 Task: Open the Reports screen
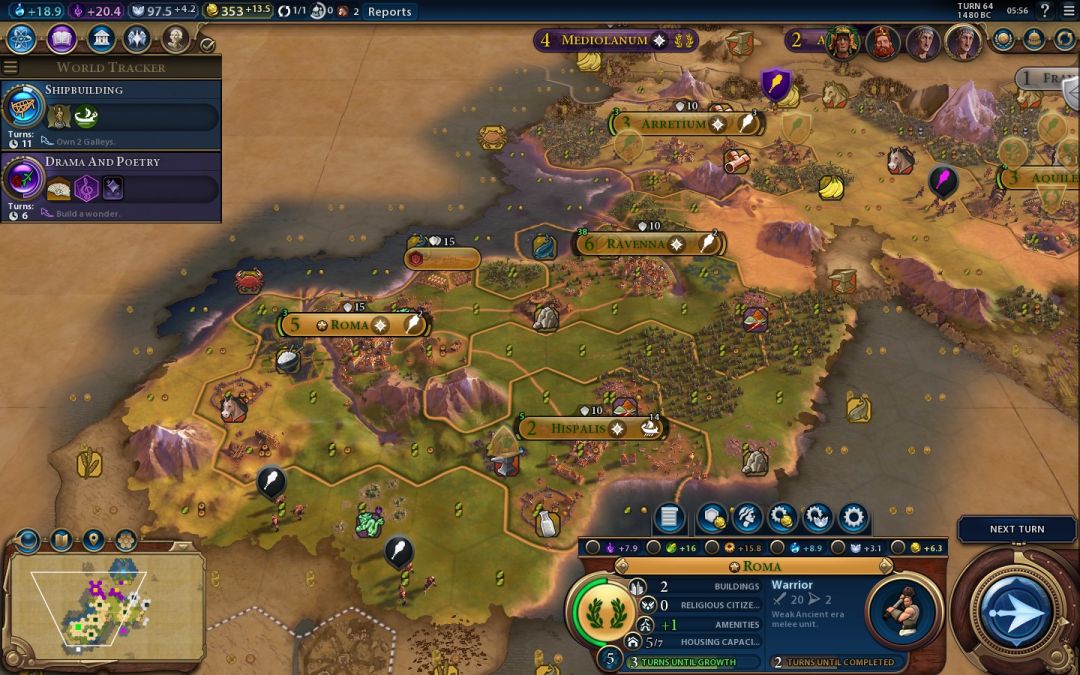[389, 11]
